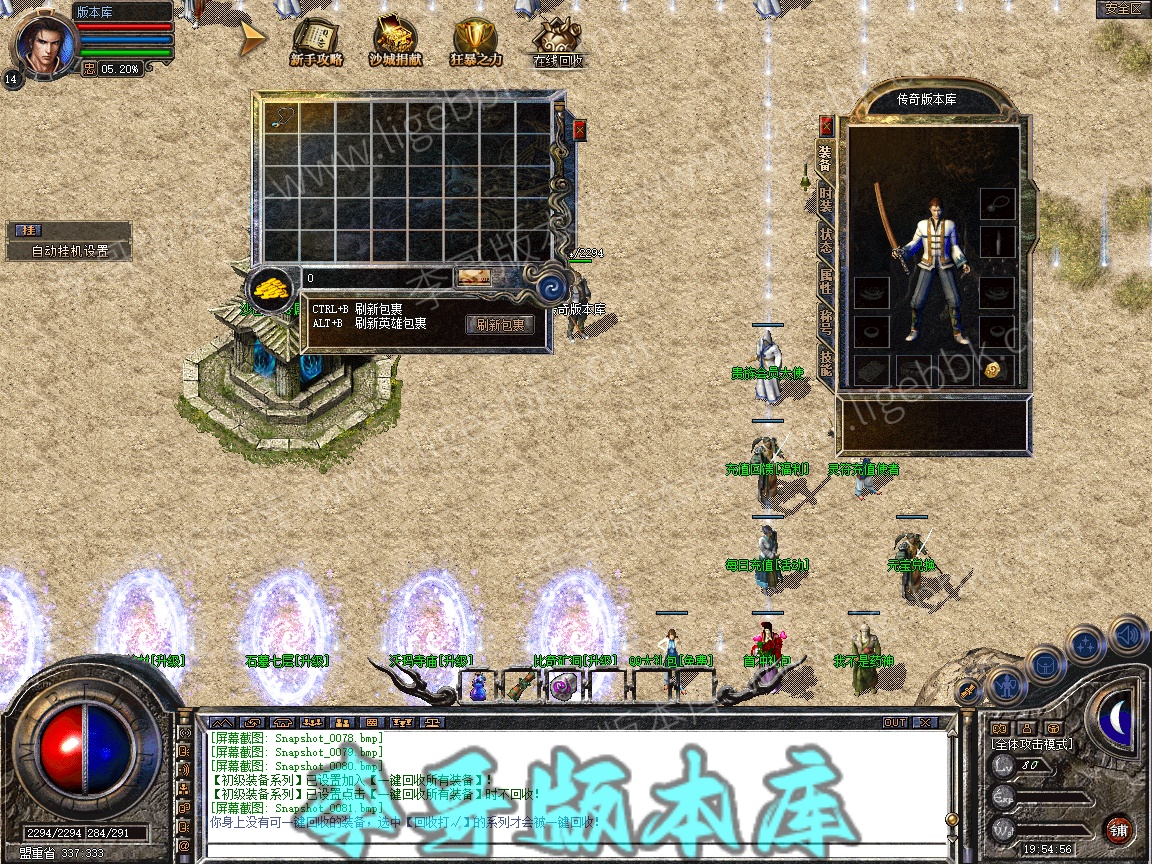The width and height of the screenshot is (1152, 864).
Task: Click the gold coins pile icon
Action: click(270, 289)
